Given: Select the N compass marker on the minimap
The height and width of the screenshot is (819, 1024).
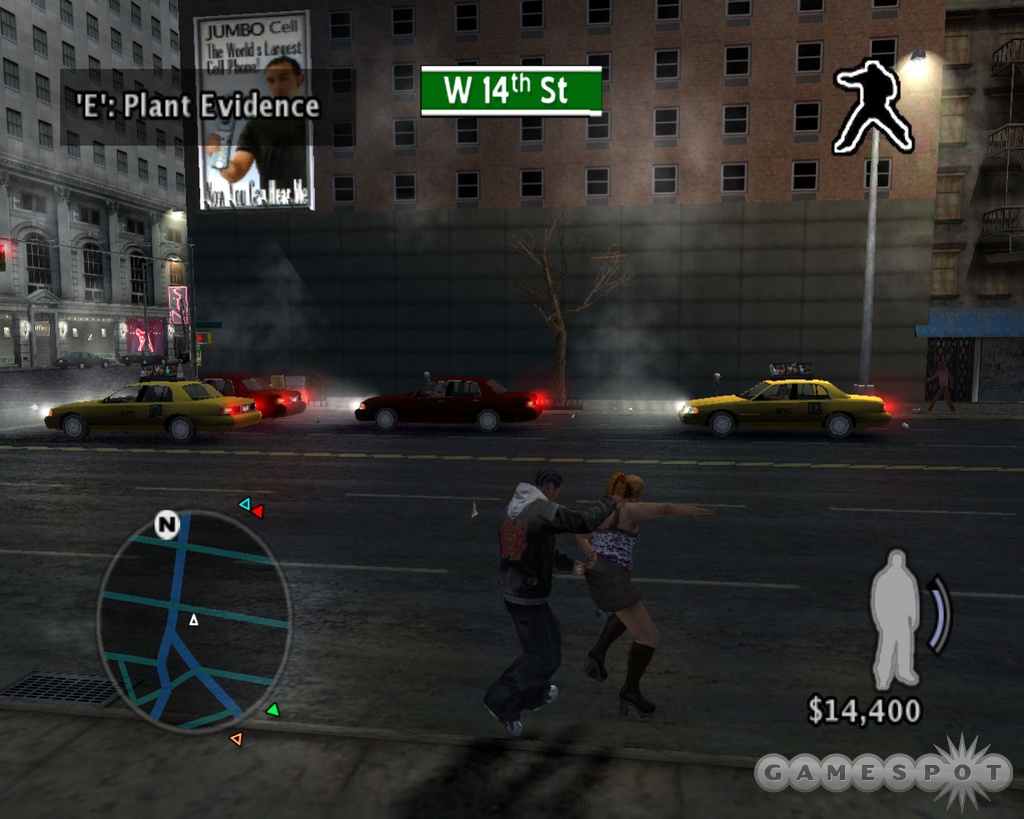Looking at the screenshot, I should pyautogui.click(x=166, y=525).
